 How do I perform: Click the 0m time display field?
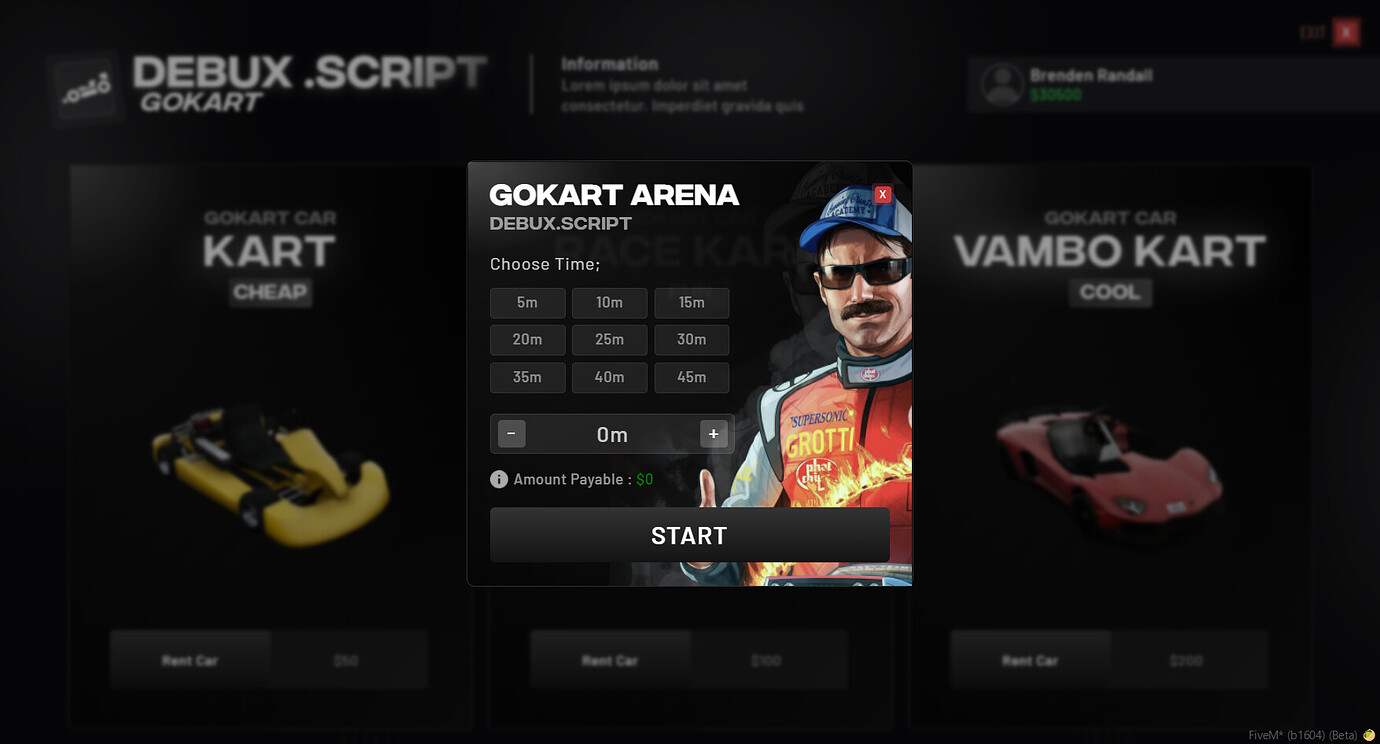click(612, 434)
